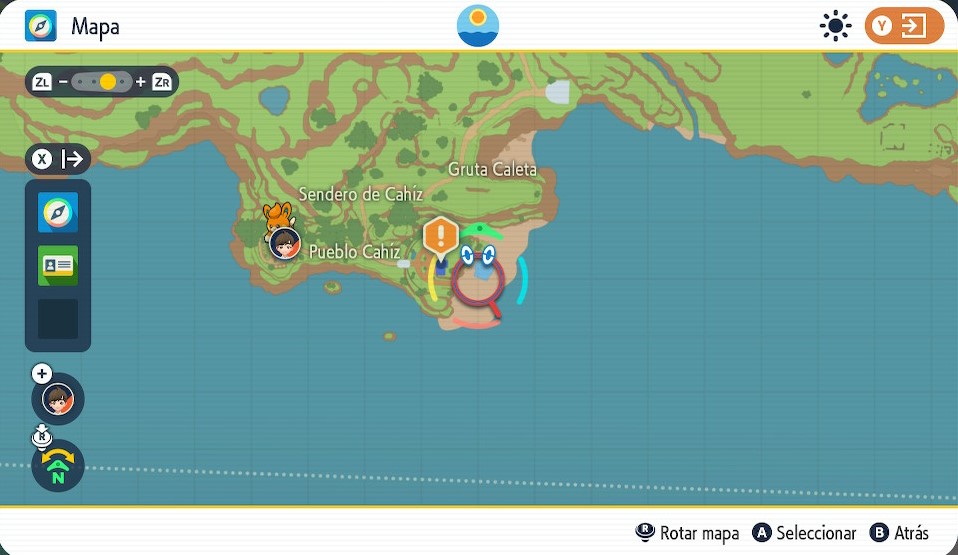Click the sun weather icon
This screenshot has height=555, width=958.
[834, 26]
